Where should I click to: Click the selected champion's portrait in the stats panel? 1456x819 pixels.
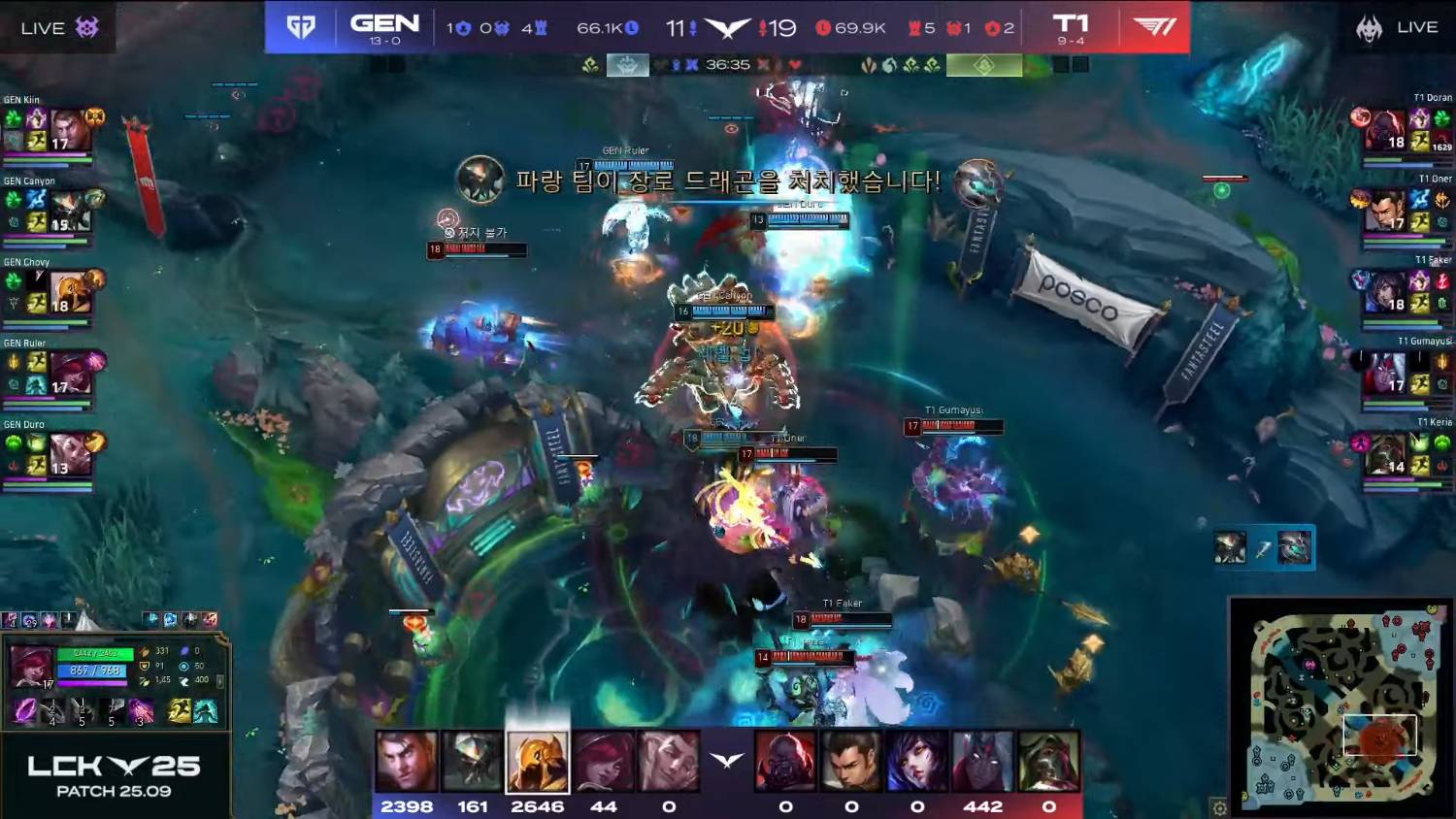pyautogui.click(x=31, y=666)
